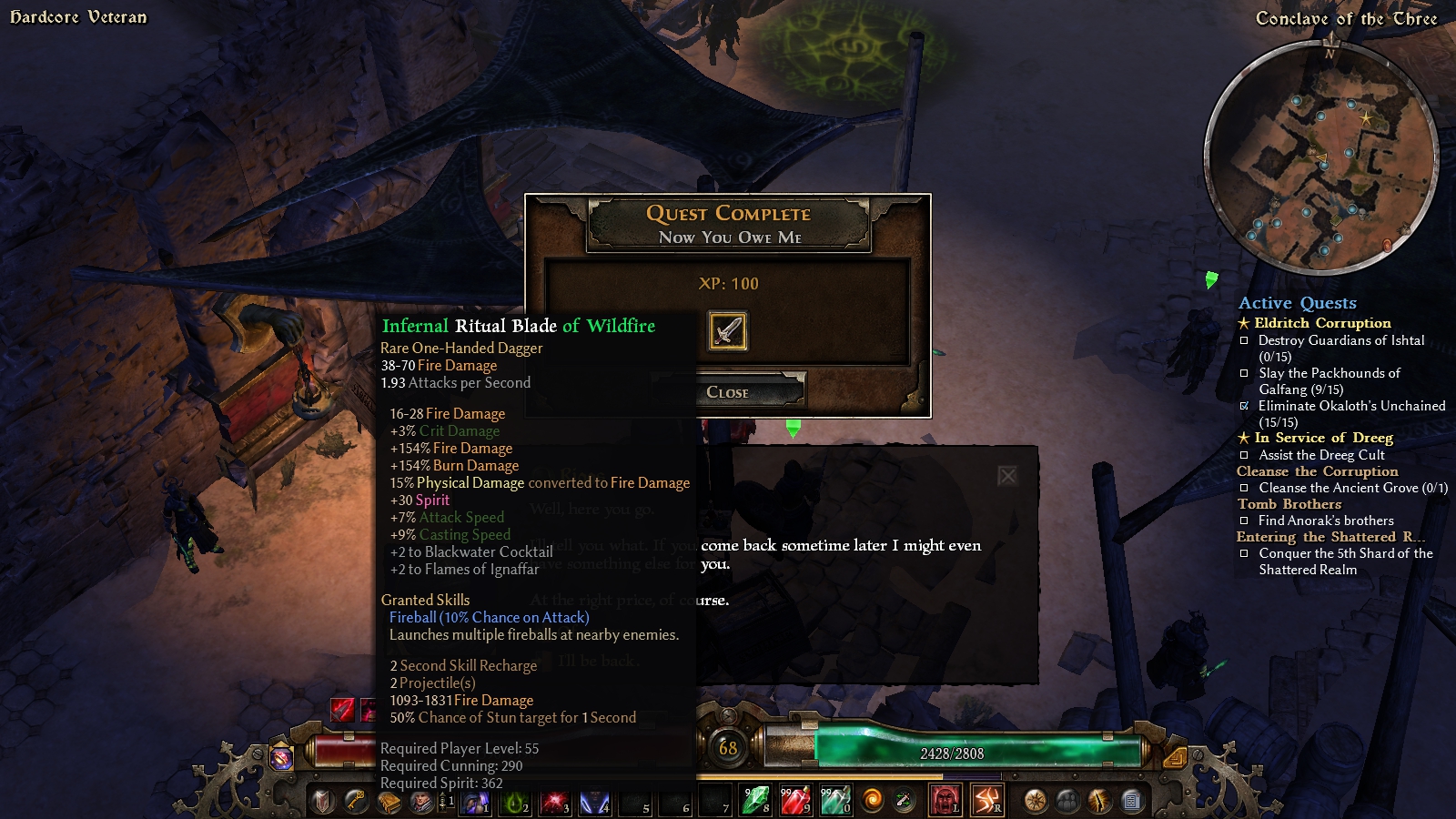
Task: Select the dagger reward icon
Action: pos(727,330)
